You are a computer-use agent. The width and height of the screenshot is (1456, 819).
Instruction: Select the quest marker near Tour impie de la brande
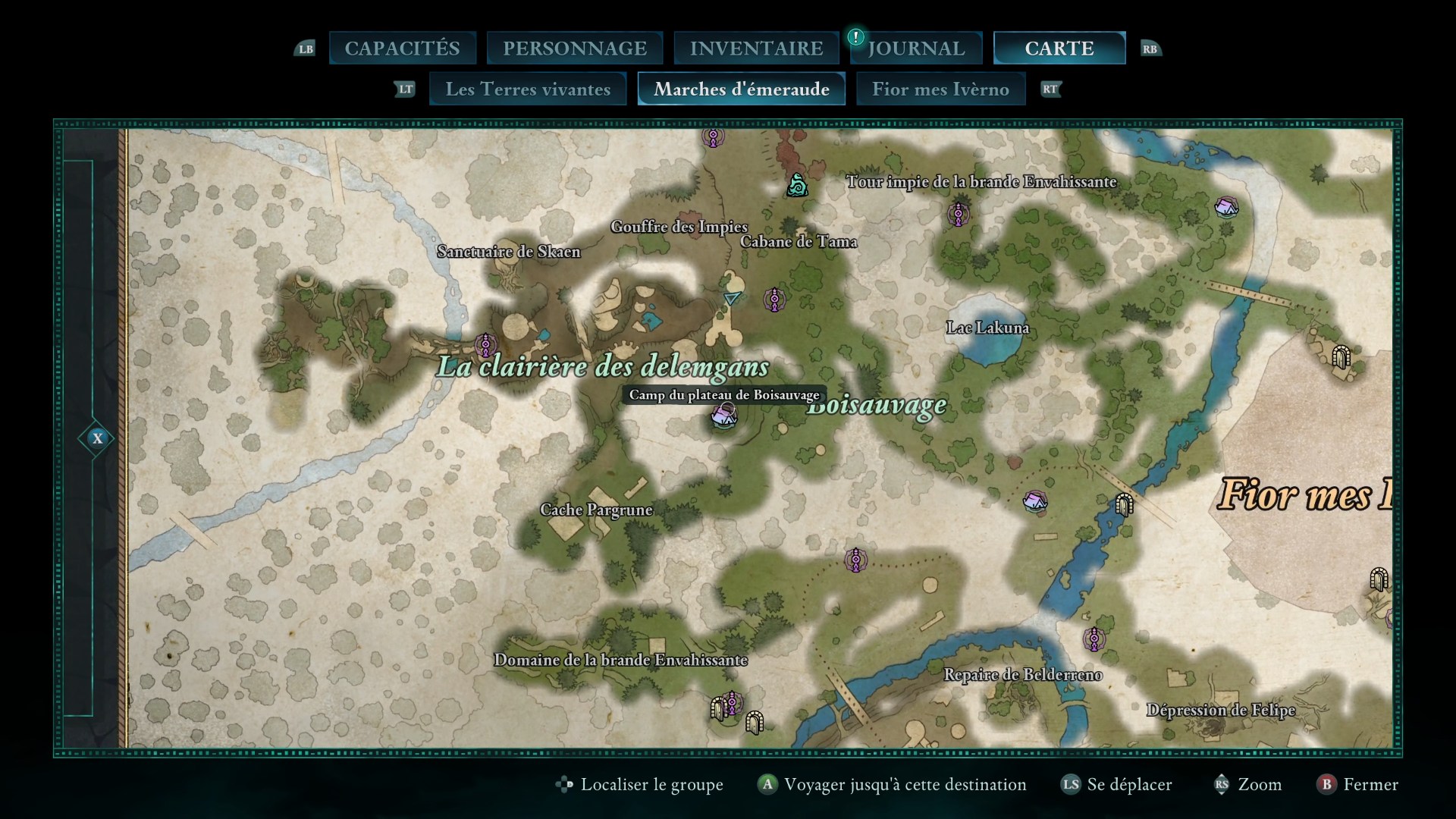960,215
